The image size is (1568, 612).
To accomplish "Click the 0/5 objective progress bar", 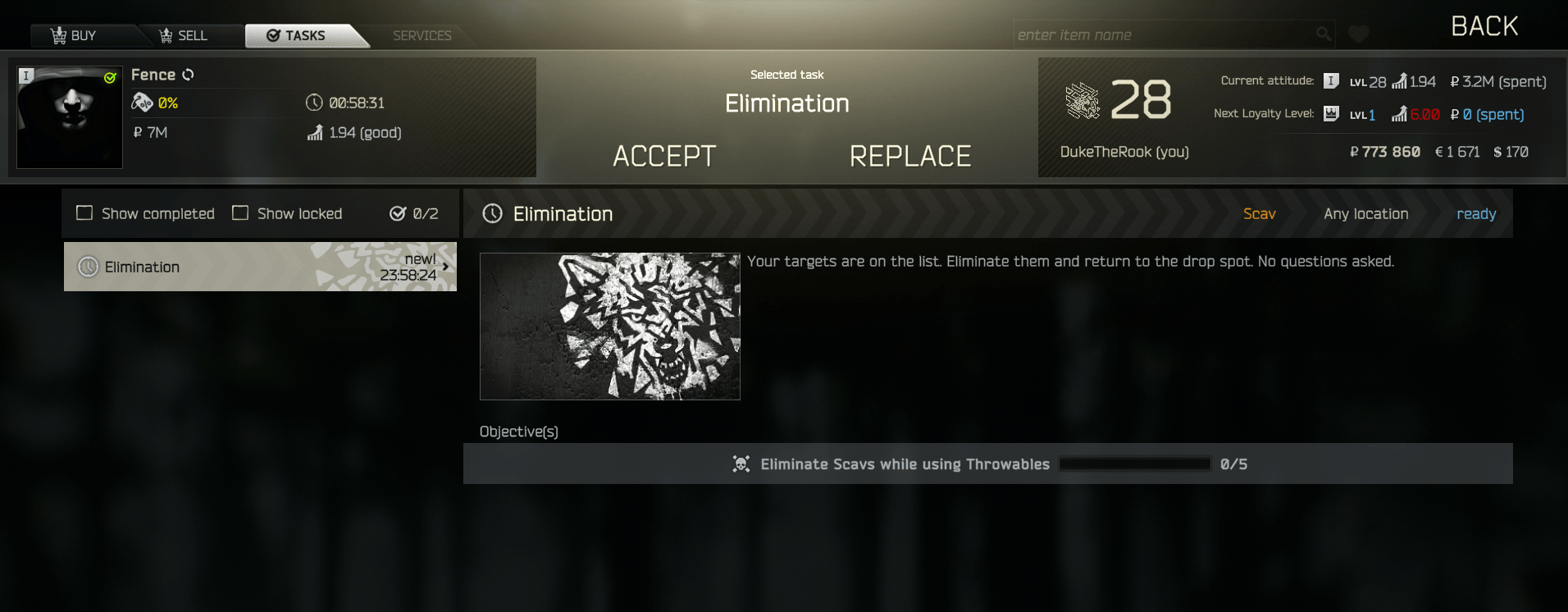I will point(1134,464).
